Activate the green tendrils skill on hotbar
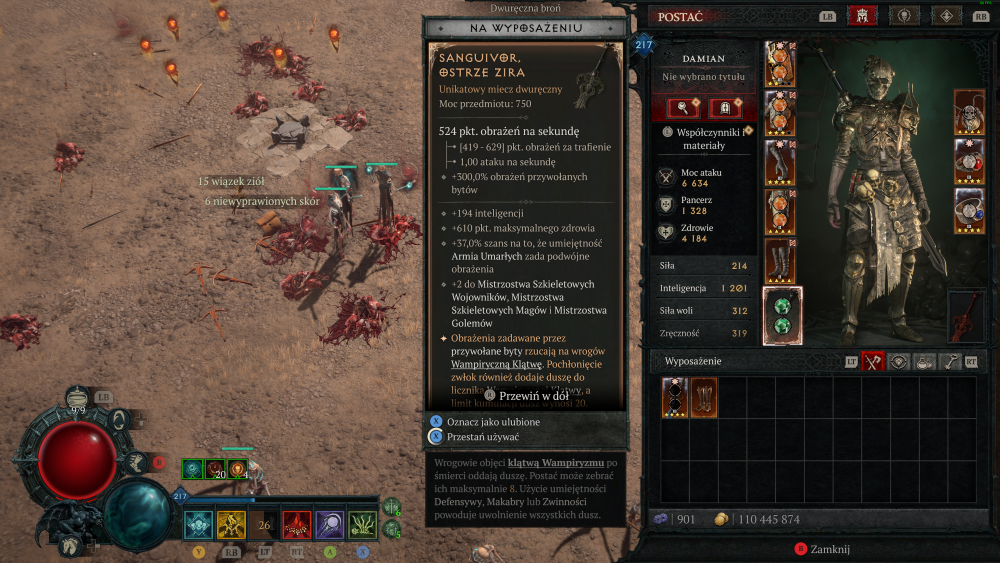Image resolution: width=1000 pixels, height=563 pixels. point(362,524)
